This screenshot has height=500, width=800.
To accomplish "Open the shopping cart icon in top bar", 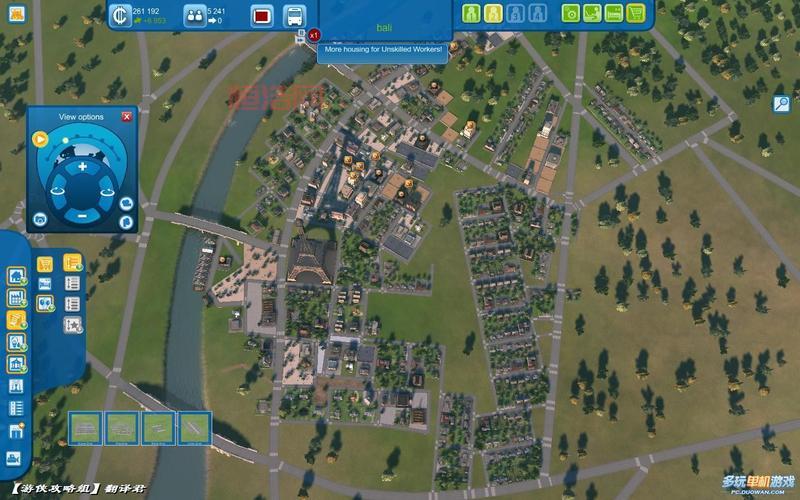I will coord(636,13).
